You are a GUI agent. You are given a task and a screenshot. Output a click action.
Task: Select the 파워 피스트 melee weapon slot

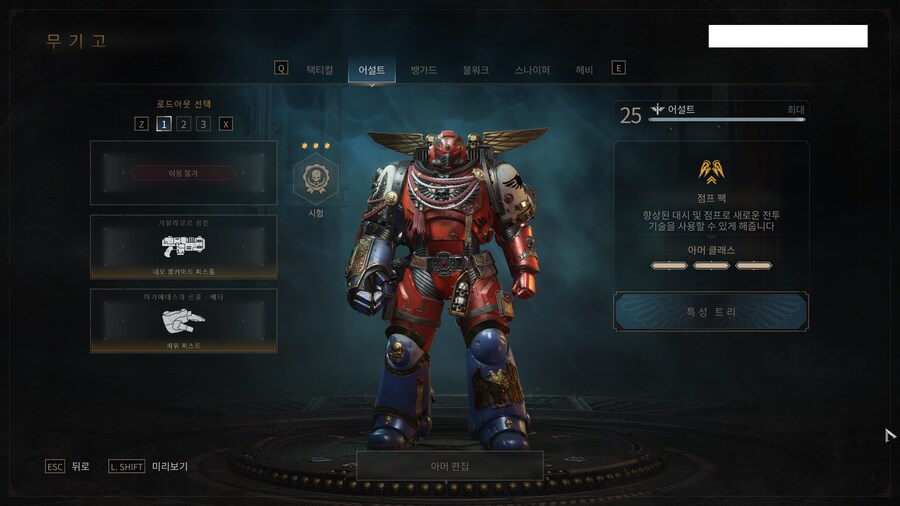click(x=183, y=320)
